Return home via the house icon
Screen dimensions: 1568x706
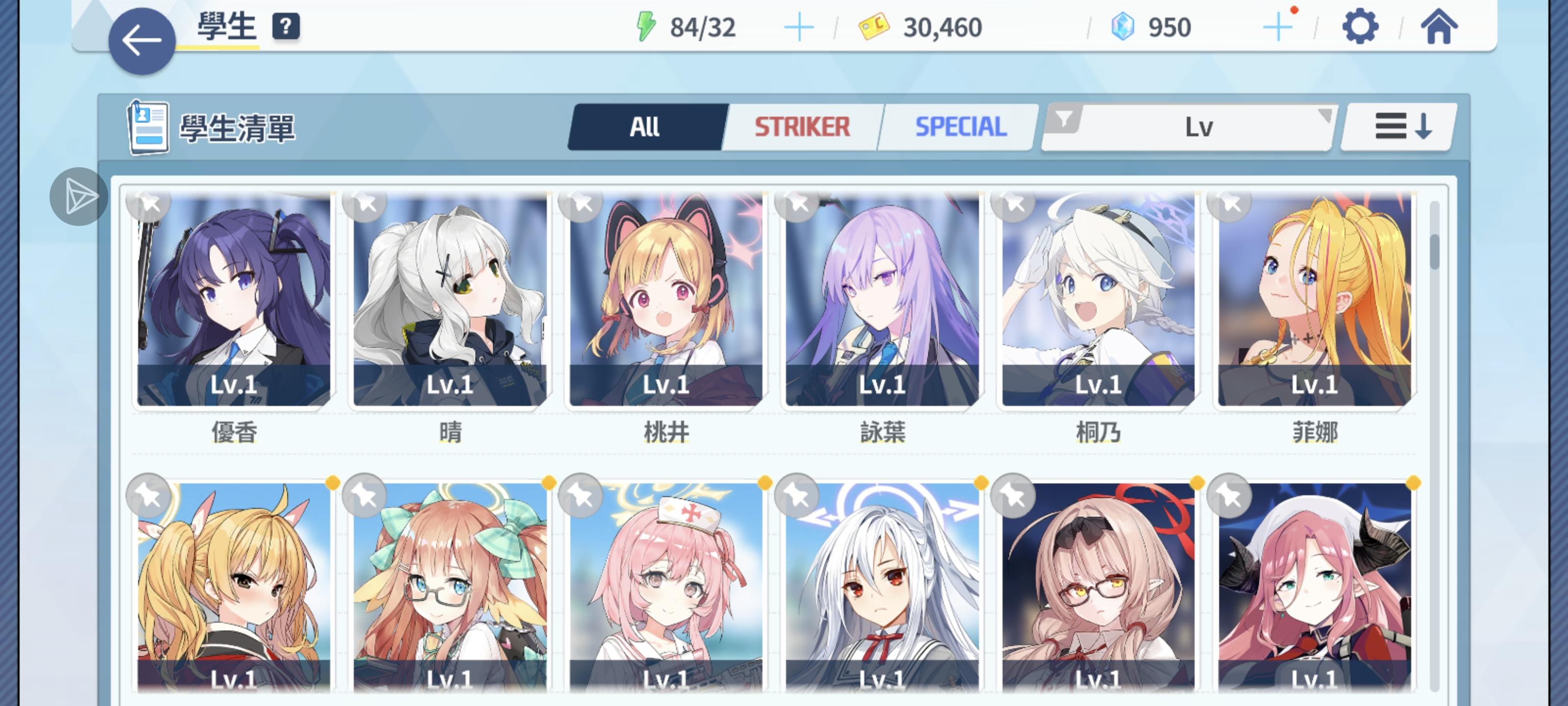(x=1440, y=25)
